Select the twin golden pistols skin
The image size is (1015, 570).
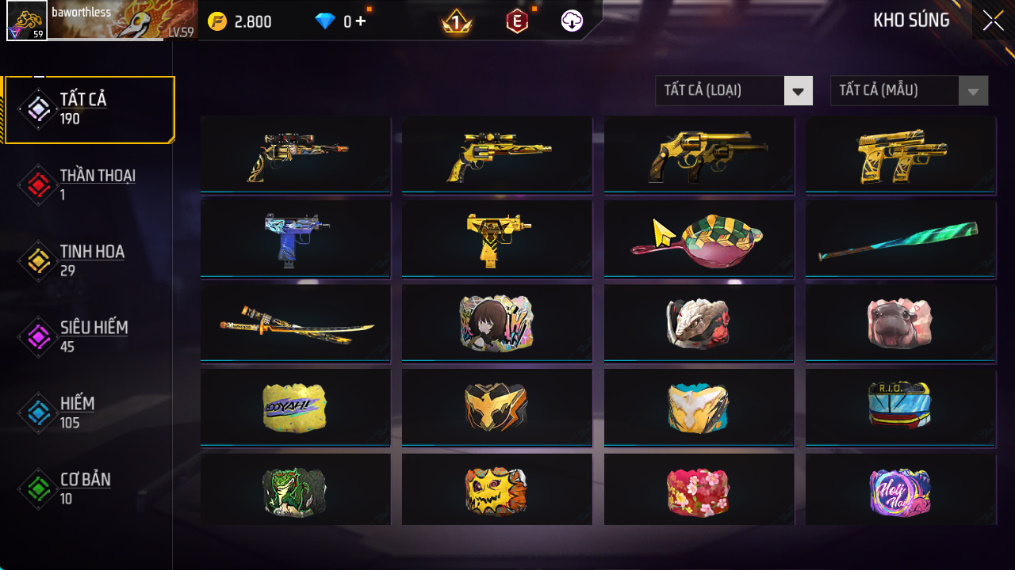pyautogui.click(x=900, y=154)
